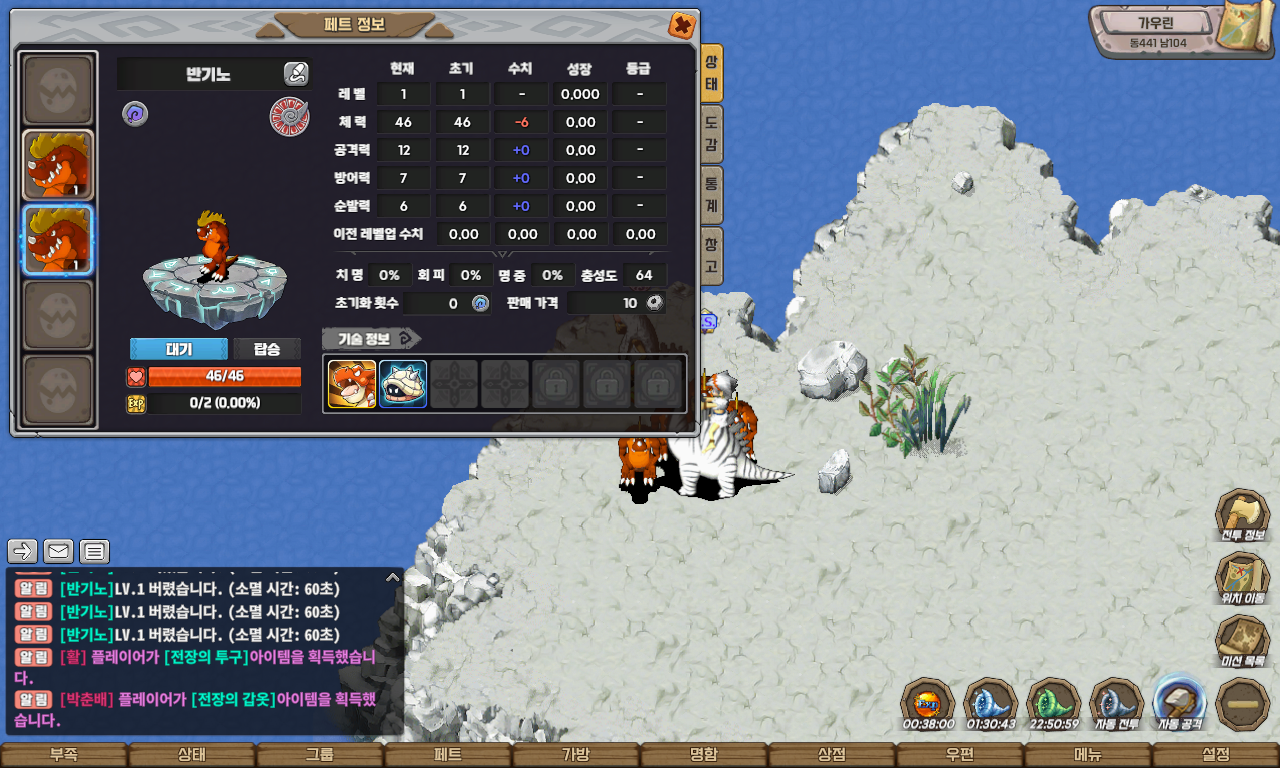1280x768 pixels.
Task: Close the 페트 정보 pet info window
Action: click(x=682, y=25)
